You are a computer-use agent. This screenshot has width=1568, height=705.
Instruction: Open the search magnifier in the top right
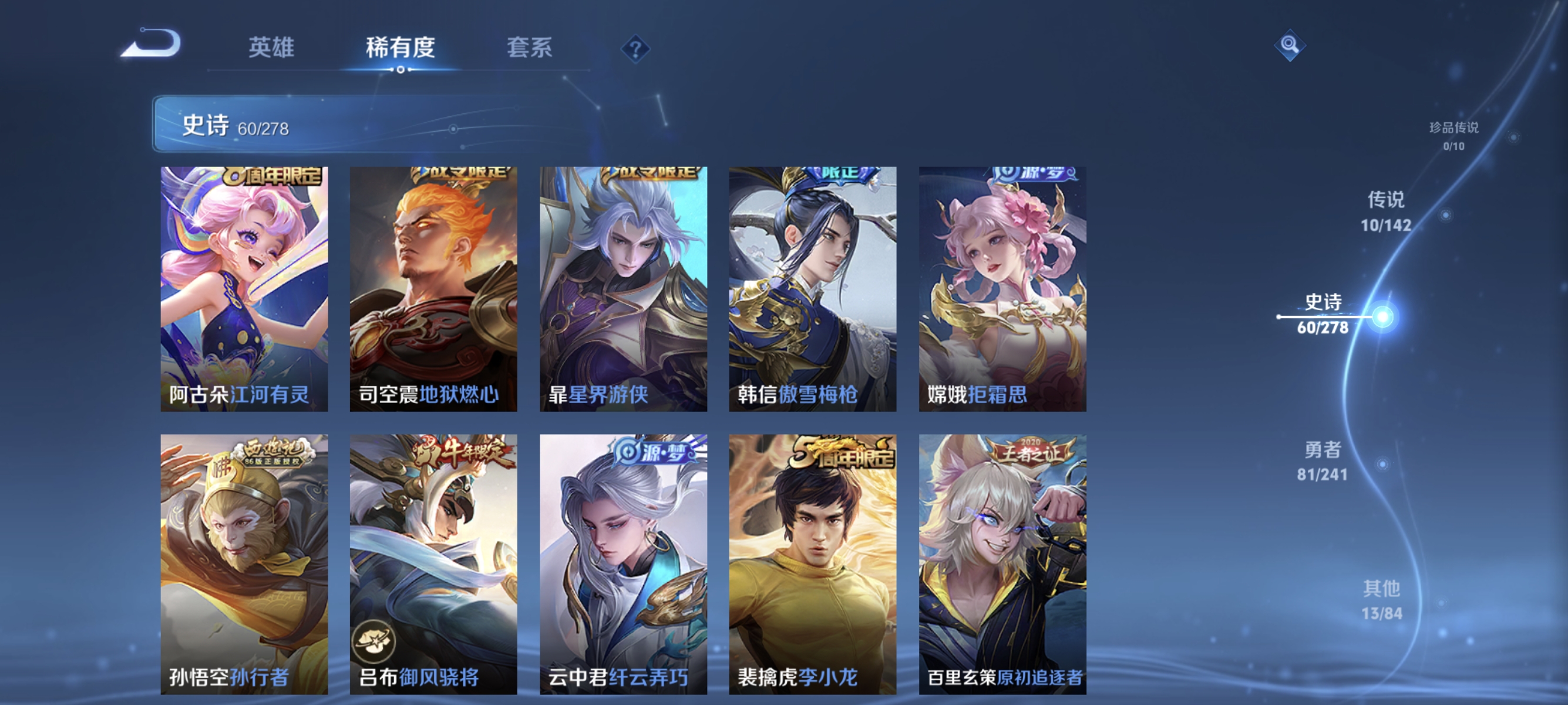1290,45
